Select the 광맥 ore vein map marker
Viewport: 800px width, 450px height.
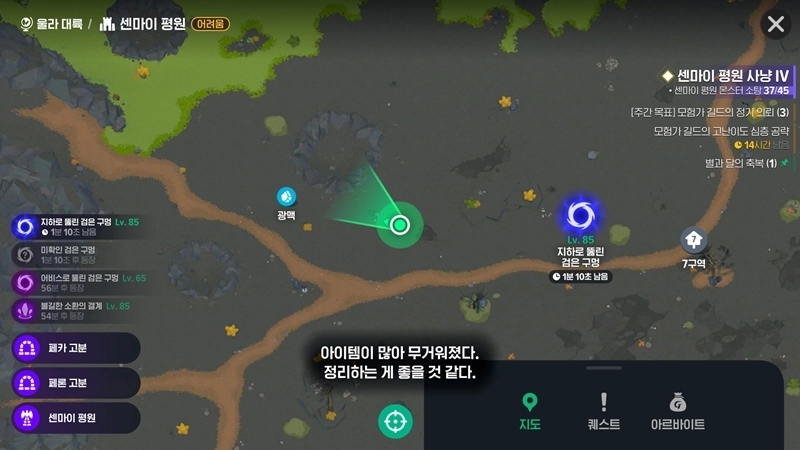pos(287,196)
